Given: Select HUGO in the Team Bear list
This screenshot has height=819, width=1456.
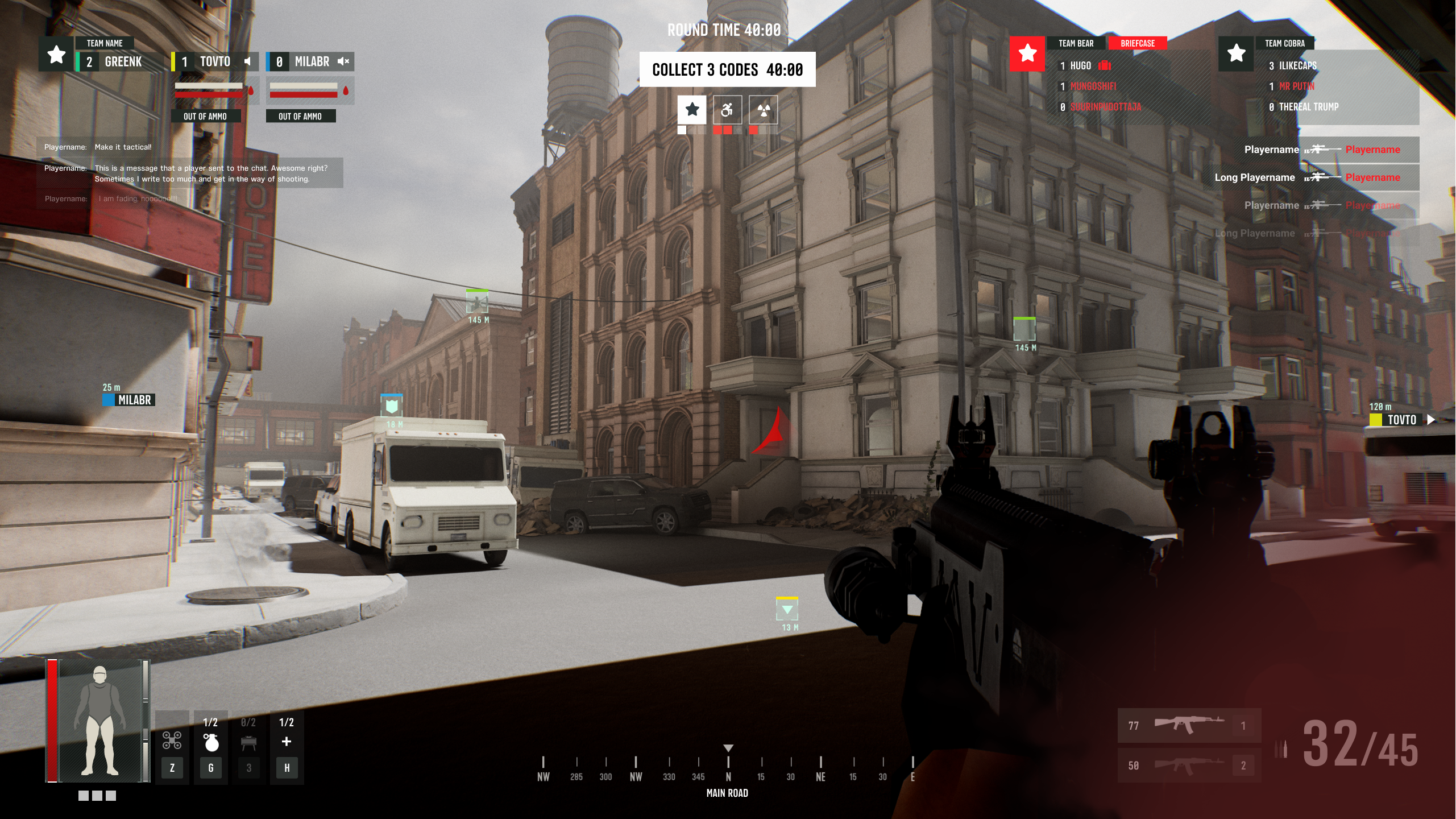Looking at the screenshot, I should pos(1080,66).
